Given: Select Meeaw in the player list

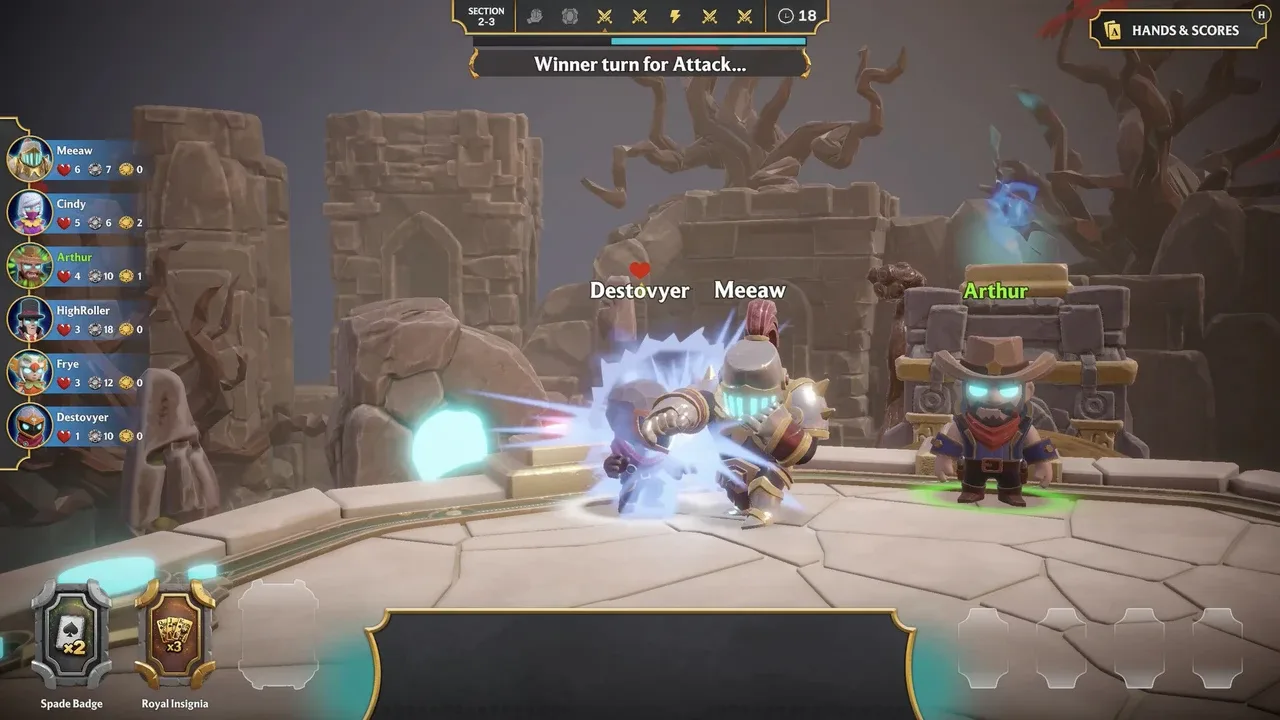Looking at the screenshot, I should 75,160.
